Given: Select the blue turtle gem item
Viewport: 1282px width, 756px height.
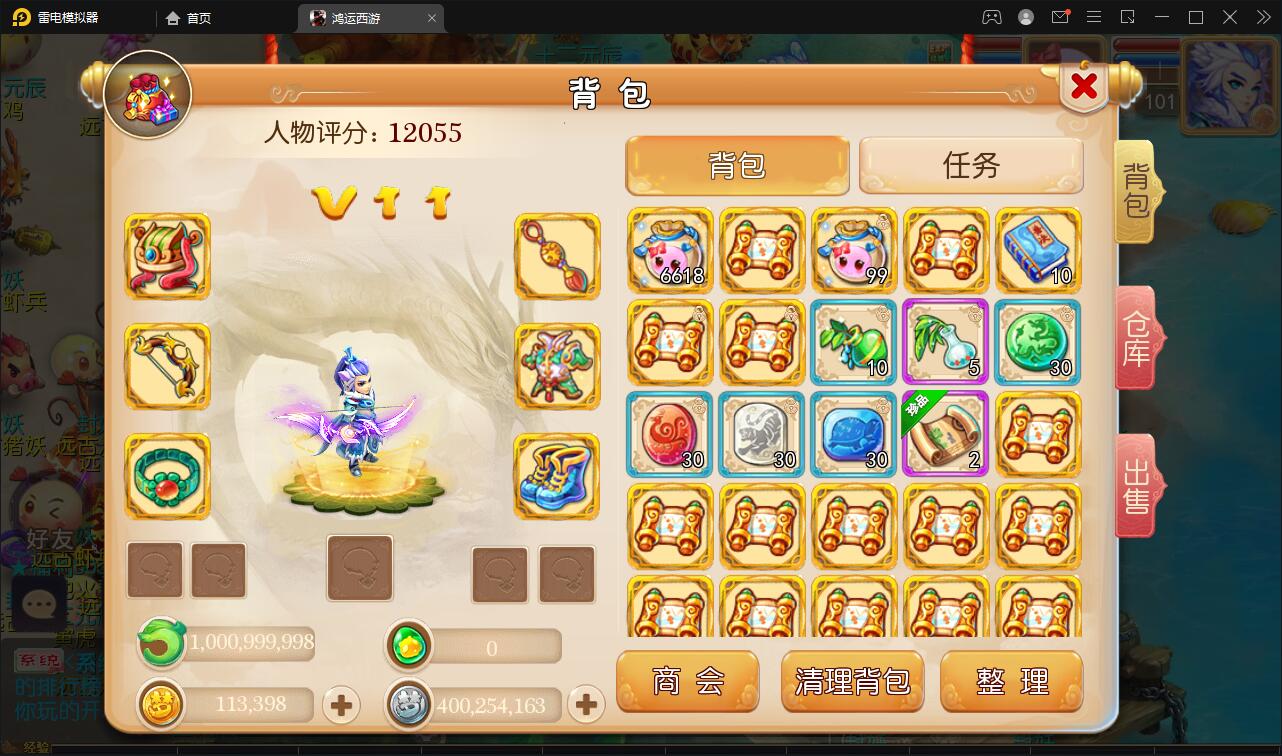Looking at the screenshot, I should point(853,434).
